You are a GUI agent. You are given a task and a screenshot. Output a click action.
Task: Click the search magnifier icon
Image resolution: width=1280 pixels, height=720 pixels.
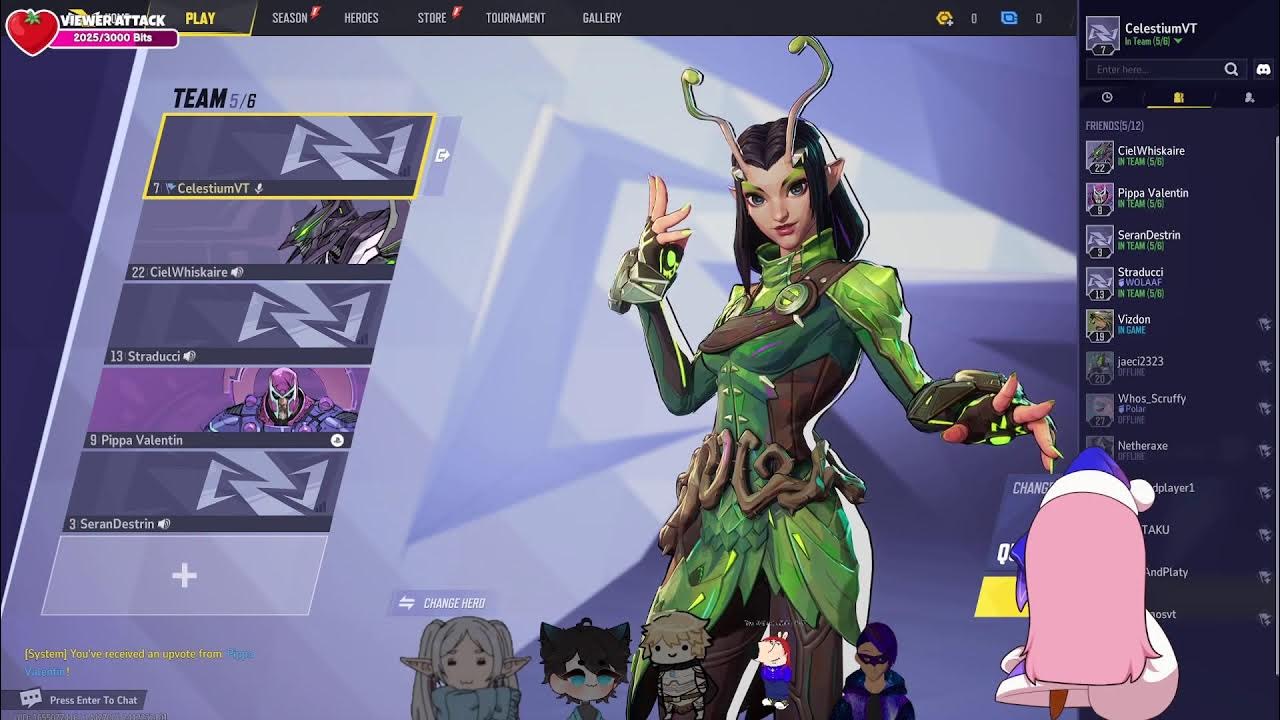coord(1231,69)
